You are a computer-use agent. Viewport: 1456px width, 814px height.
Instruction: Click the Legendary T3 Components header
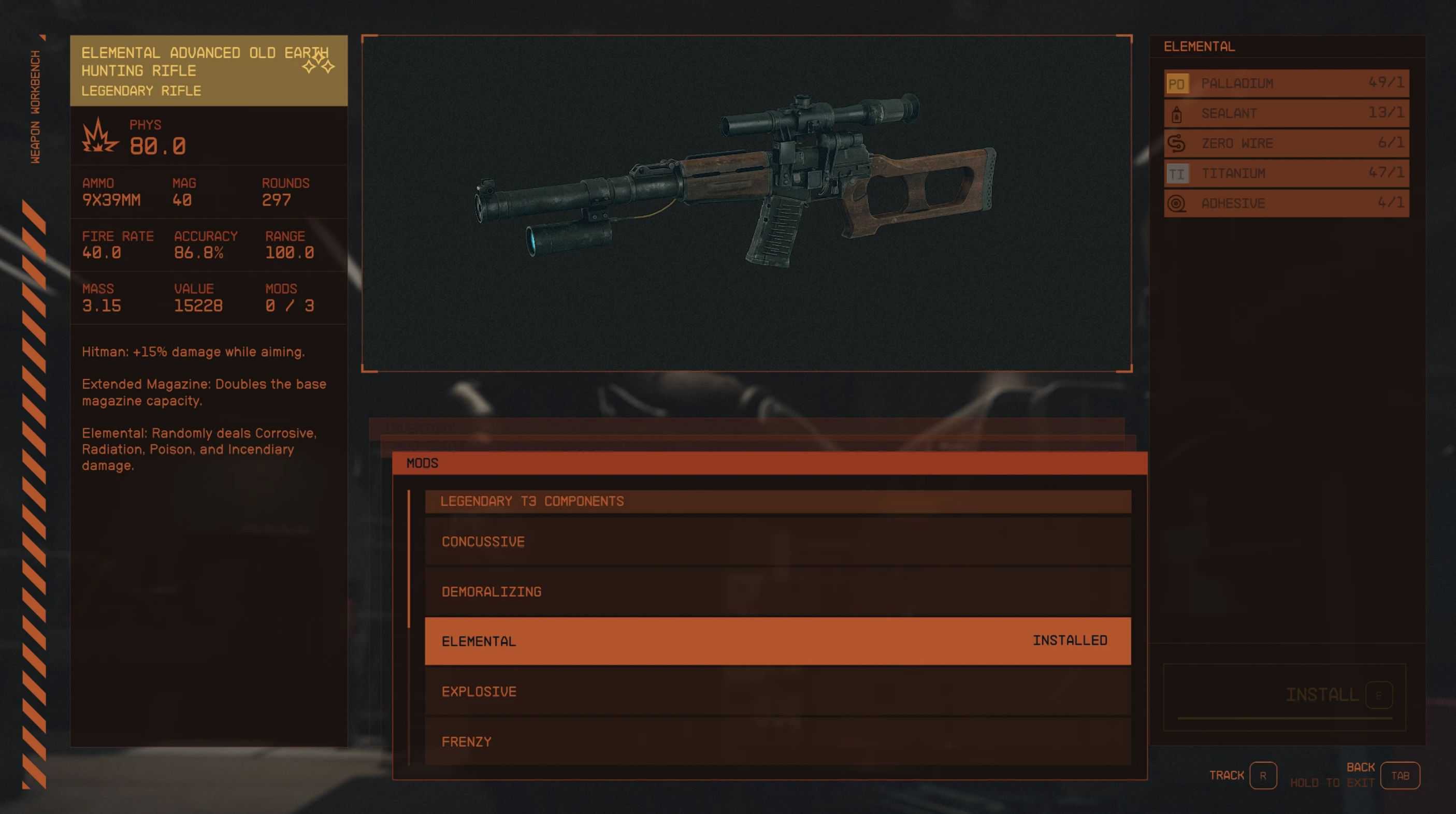[x=777, y=501]
